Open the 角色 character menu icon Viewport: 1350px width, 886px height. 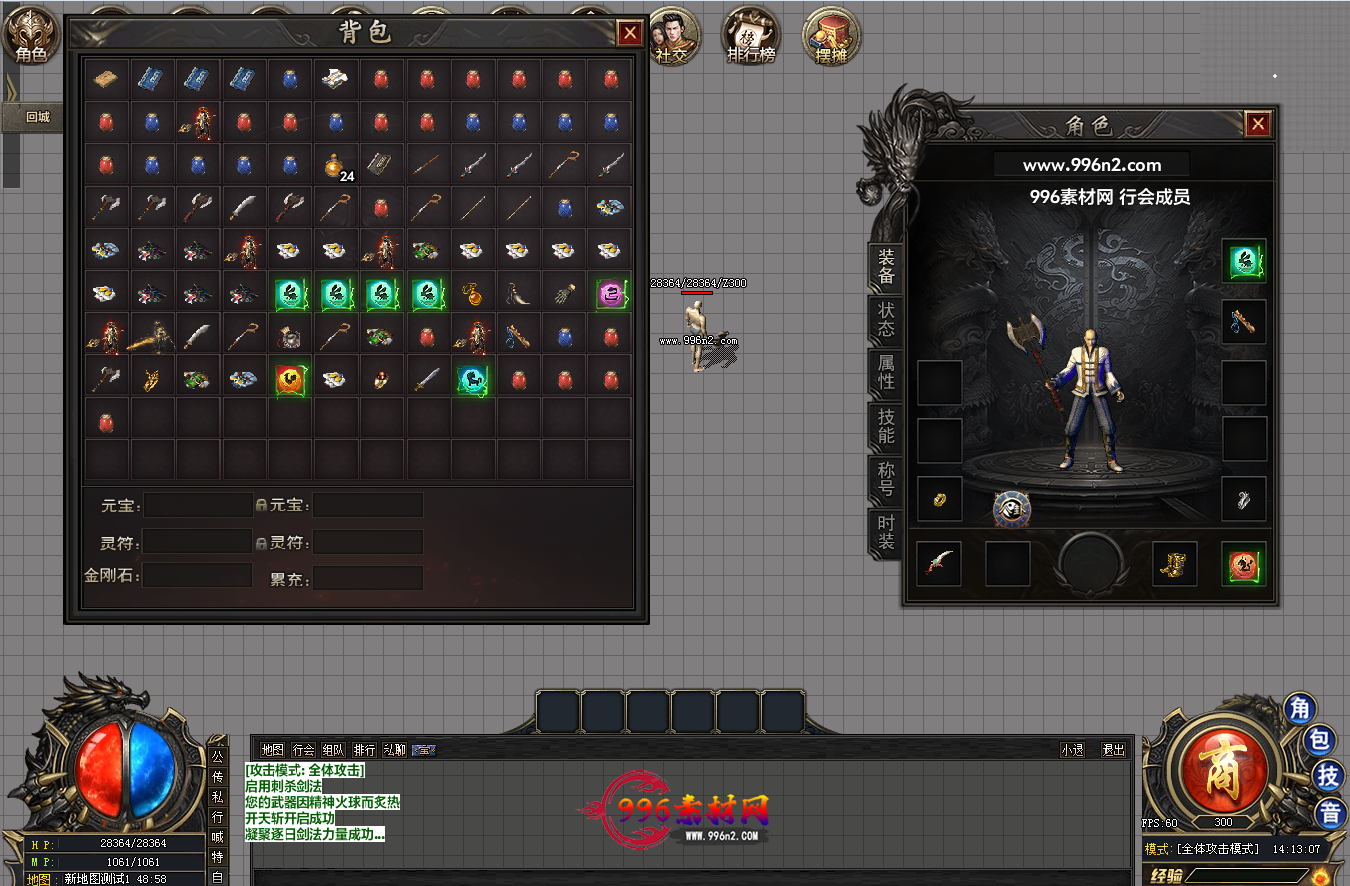[31, 39]
